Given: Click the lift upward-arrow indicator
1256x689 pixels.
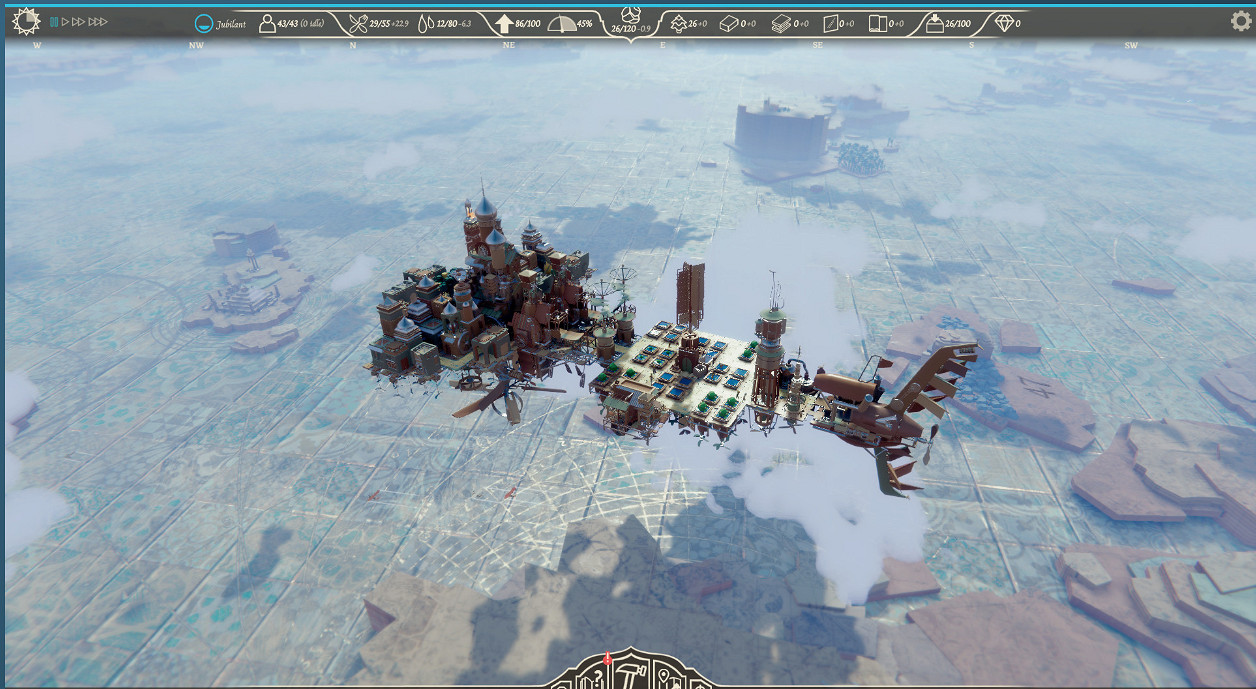Looking at the screenshot, I should 503,23.
